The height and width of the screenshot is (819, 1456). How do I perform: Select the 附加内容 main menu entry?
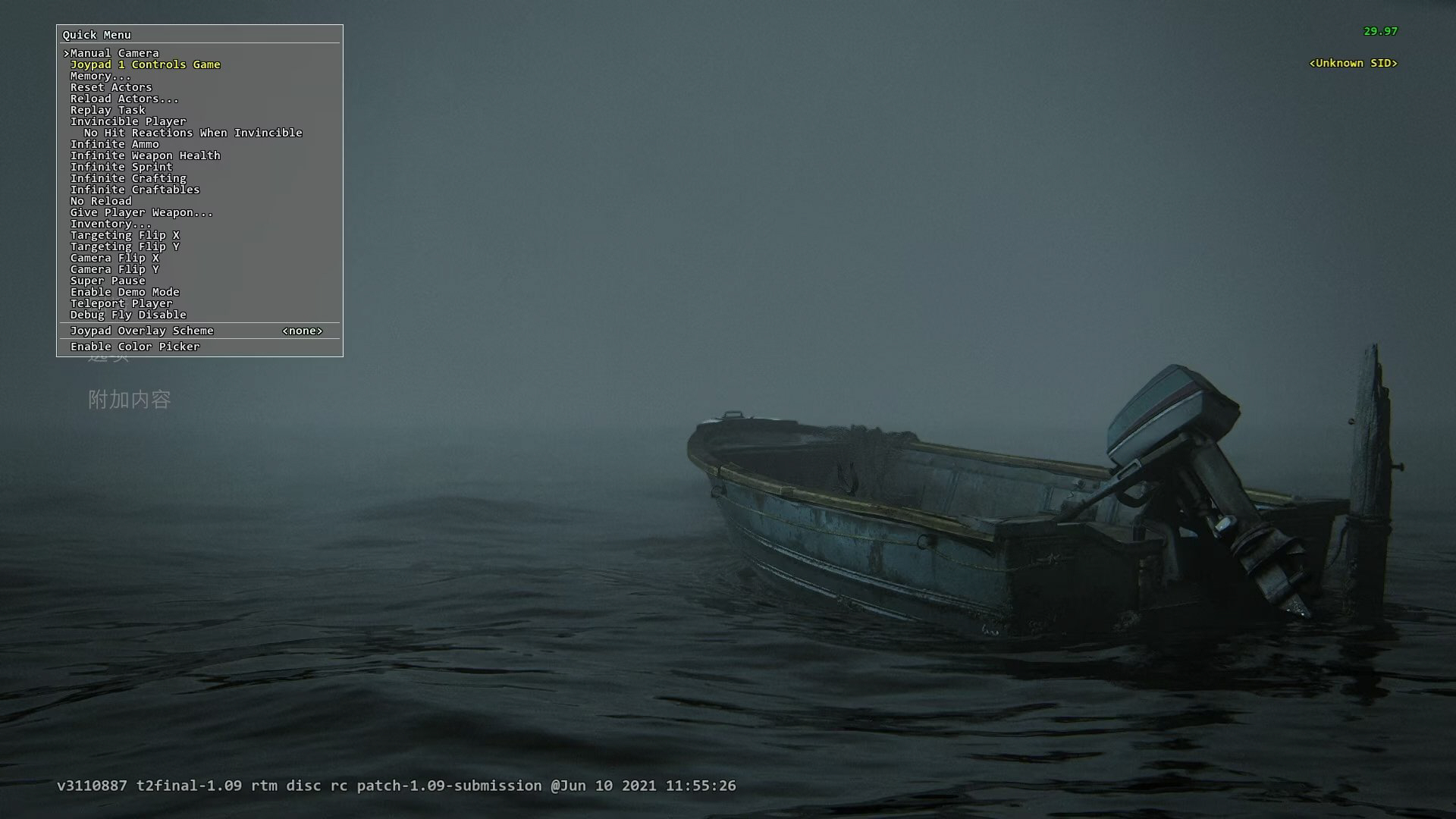click(130, 400)
